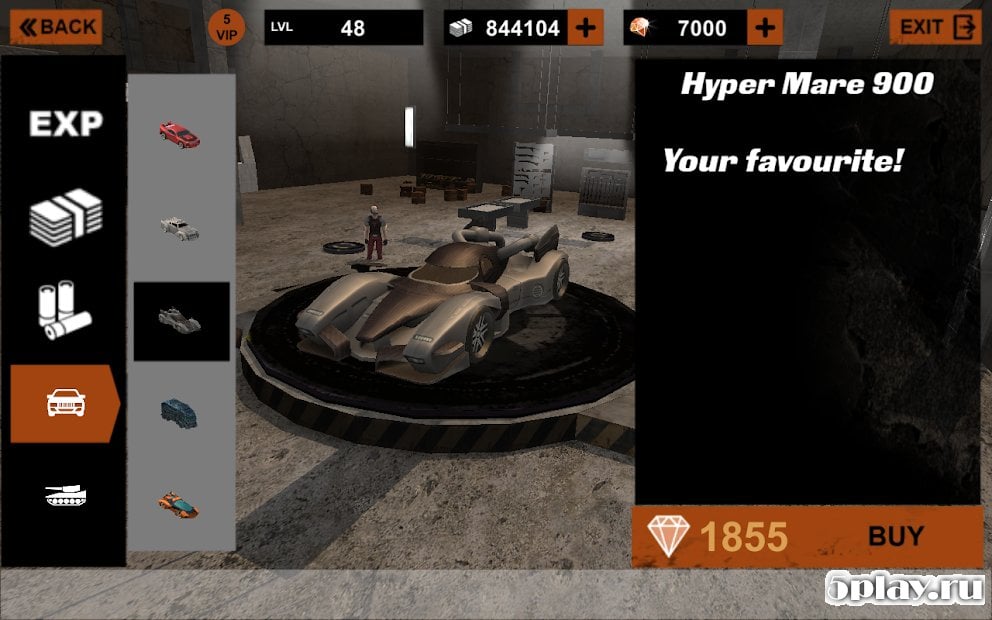Choose the white car thumbnail

180,227
